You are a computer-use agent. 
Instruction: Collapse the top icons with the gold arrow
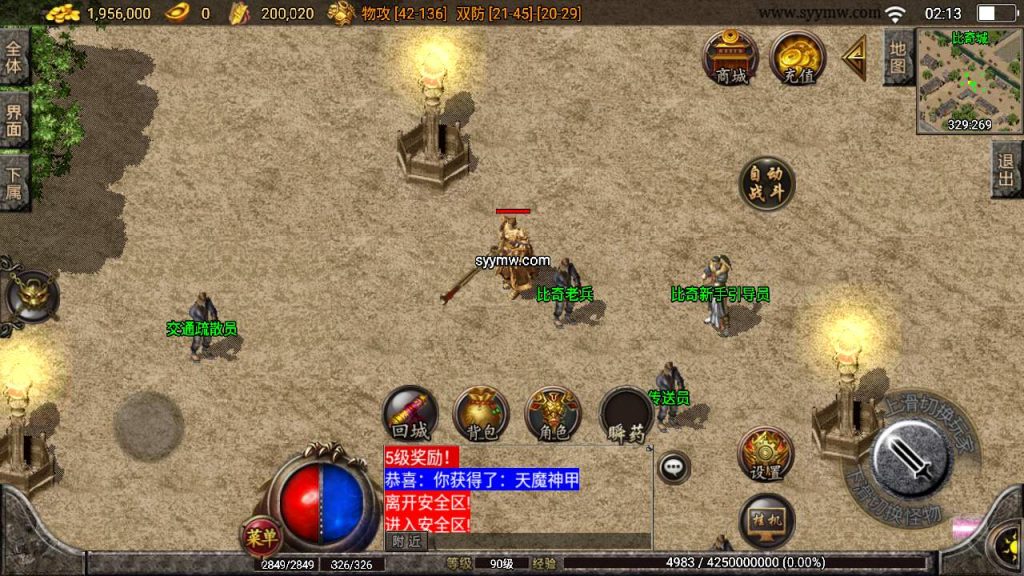(x=855, y=59)
